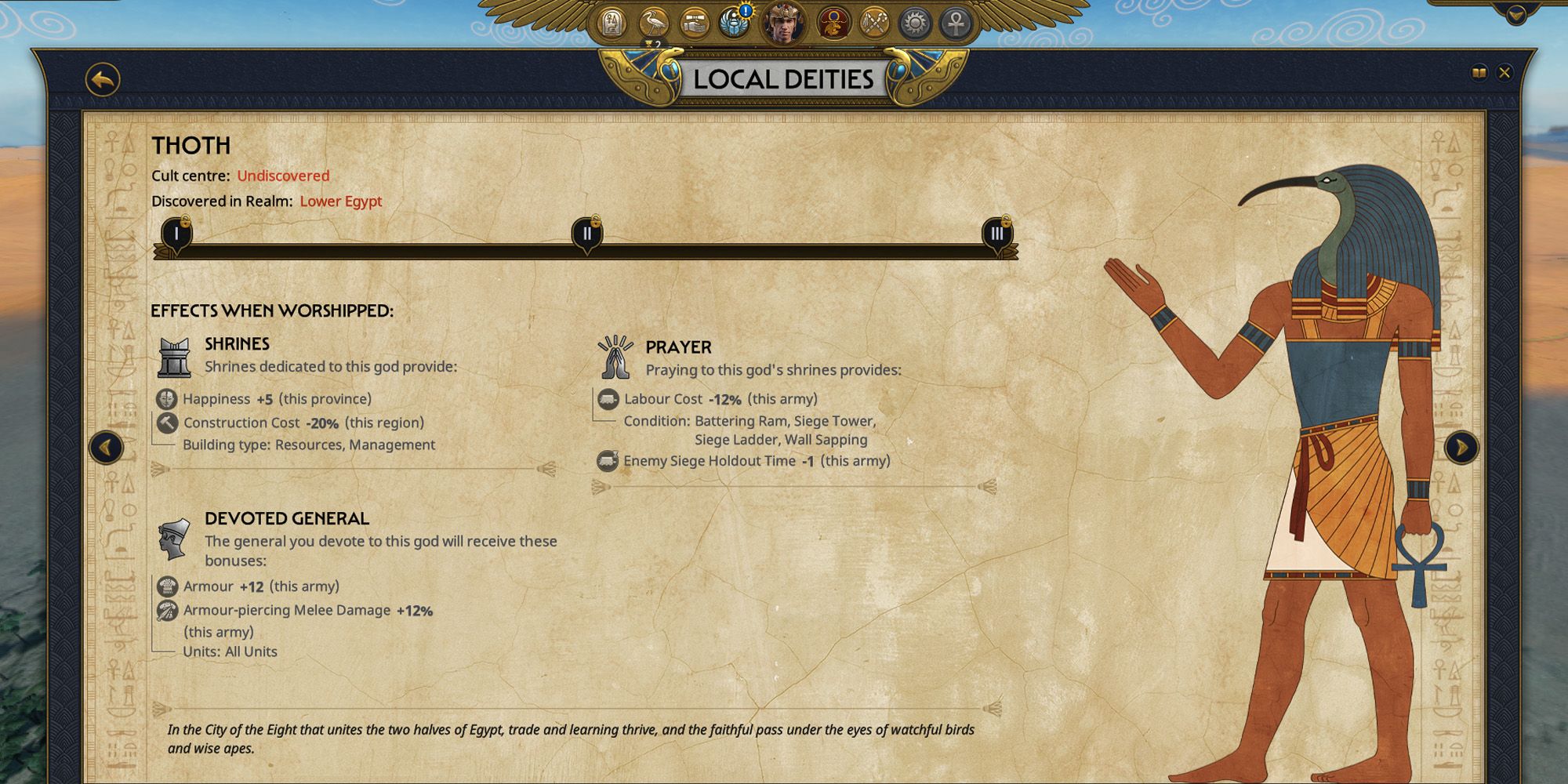Image resolution: width=1568 pixels, height=784 pixels.
Task: Unlock worship tier III marker
Action: tap(997, 234)
